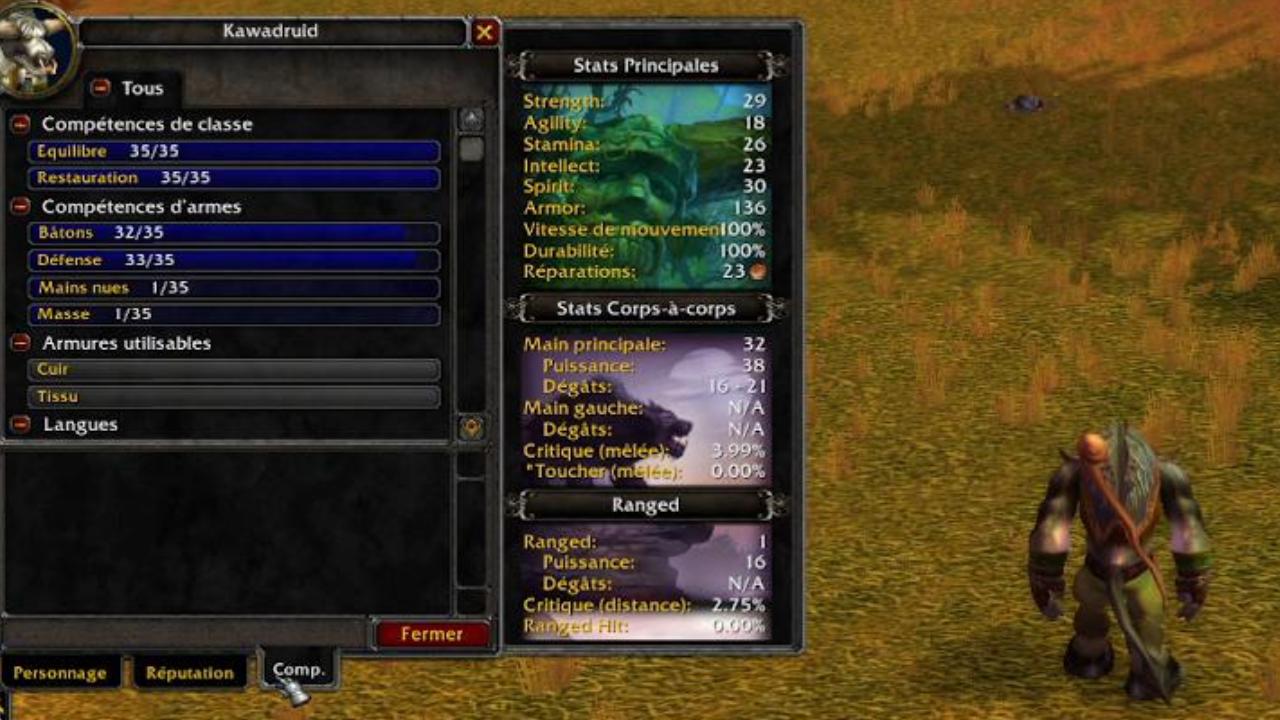Select the Mains nues skill
The height and width of the screenshot is (720, 1280).
click(235, 288)
